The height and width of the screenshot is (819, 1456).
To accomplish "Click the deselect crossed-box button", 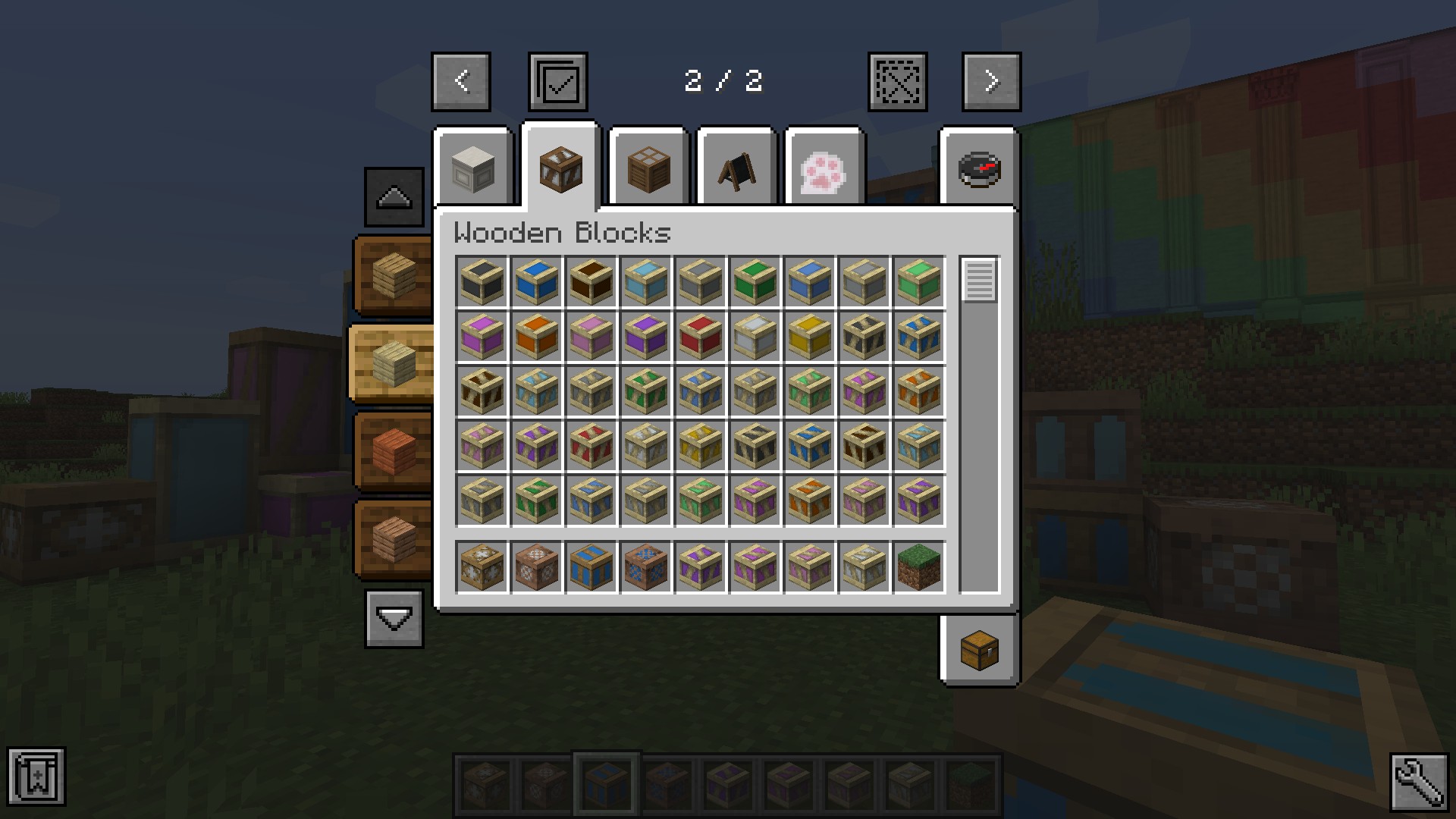I will 897,82.
